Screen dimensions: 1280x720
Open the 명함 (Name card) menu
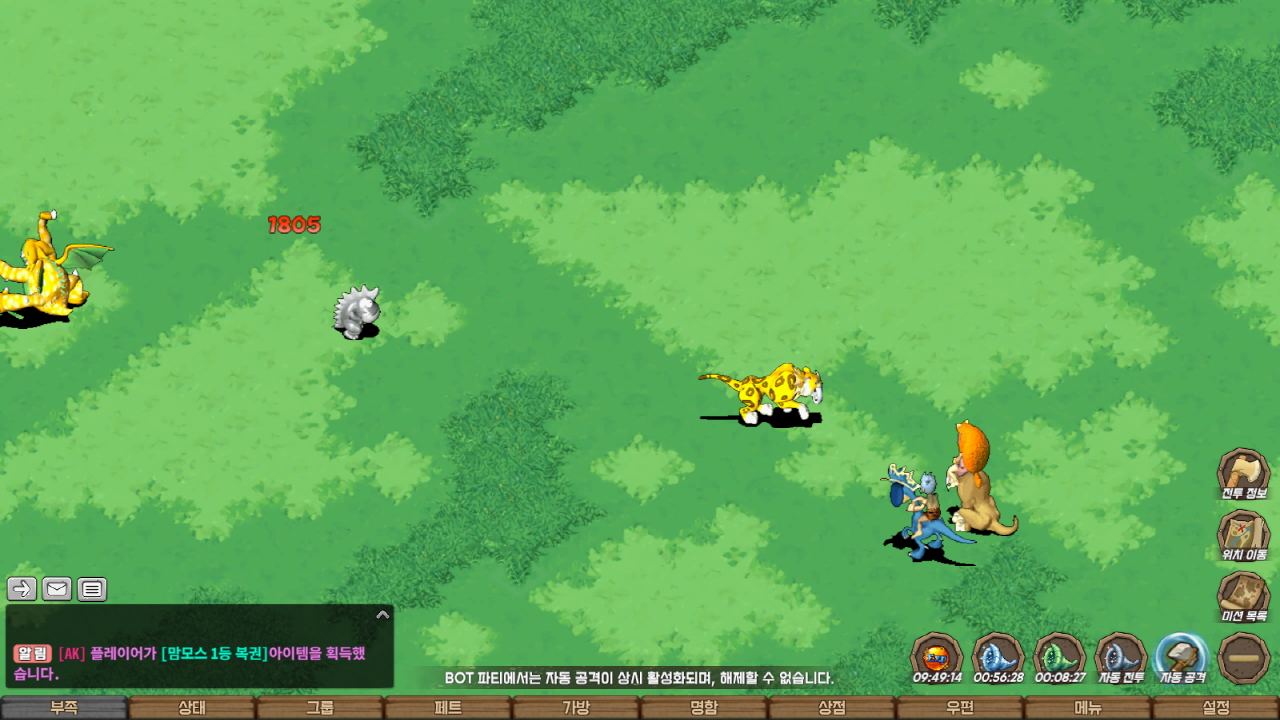tap(704, 708)
